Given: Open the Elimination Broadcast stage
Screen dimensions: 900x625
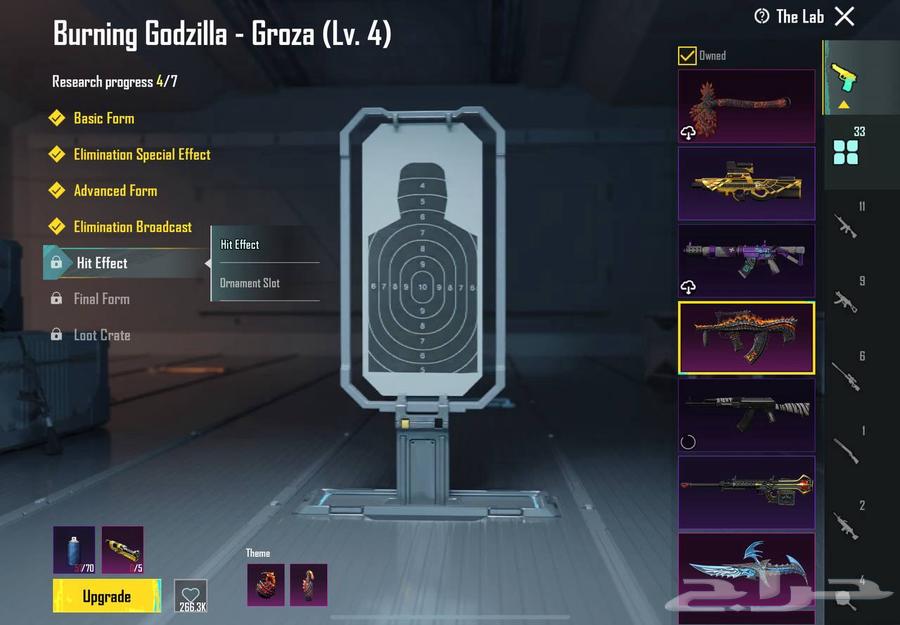Looking at the screenshot, I should [x=132, y=227].
